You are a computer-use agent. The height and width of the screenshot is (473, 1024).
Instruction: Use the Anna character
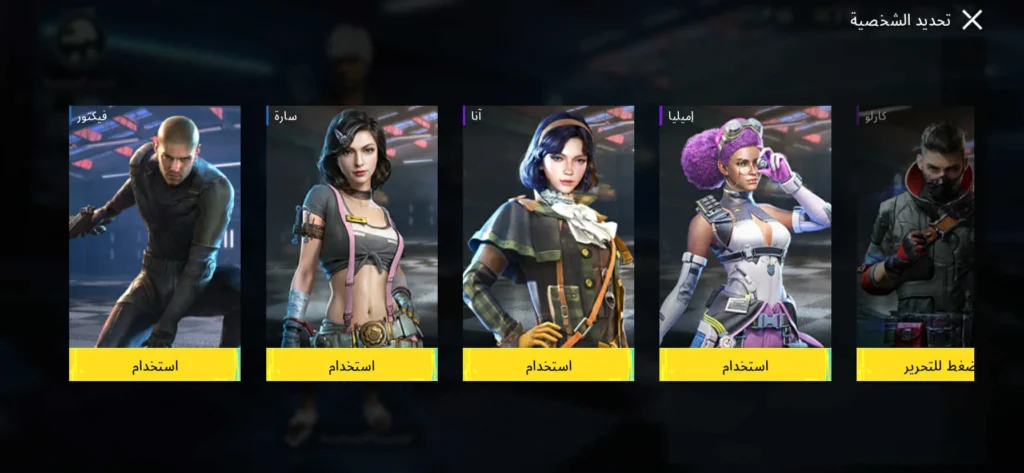click(548, 365)
